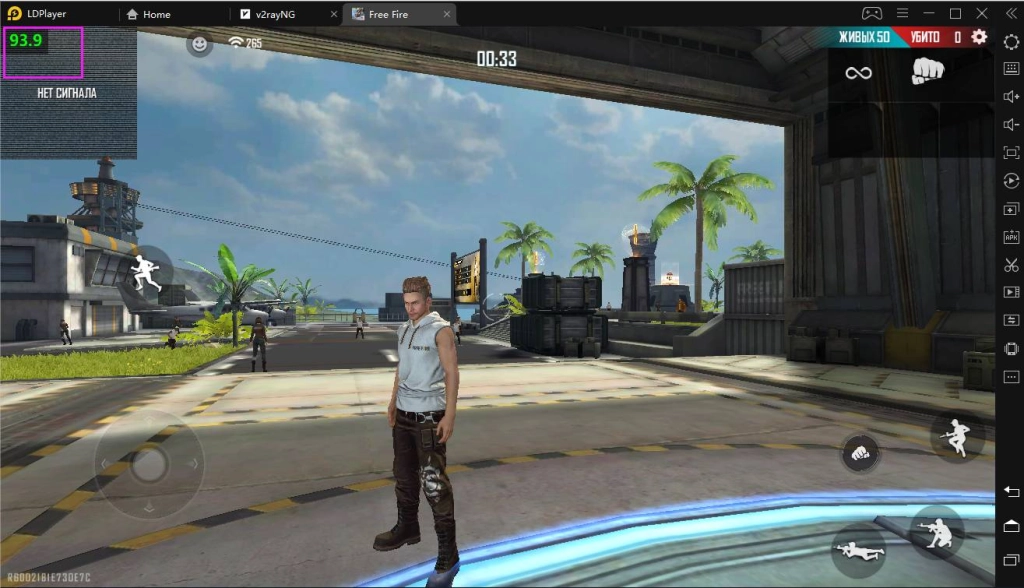Click the virtual movement joystick
Viewport: 1024px width, 588px height.
tap(150, 462)
